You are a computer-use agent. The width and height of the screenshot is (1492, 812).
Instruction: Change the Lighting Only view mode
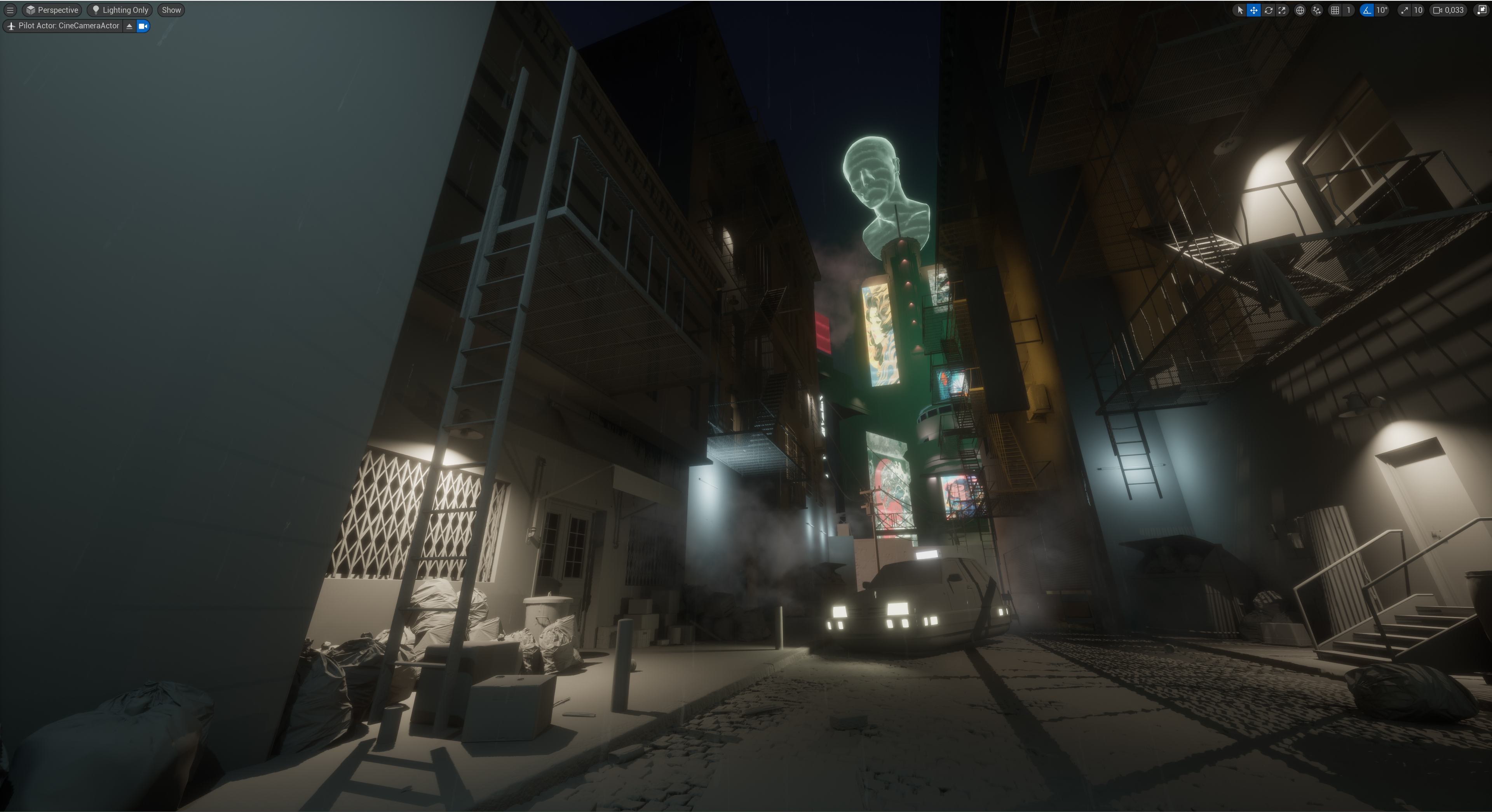point(120,10)
